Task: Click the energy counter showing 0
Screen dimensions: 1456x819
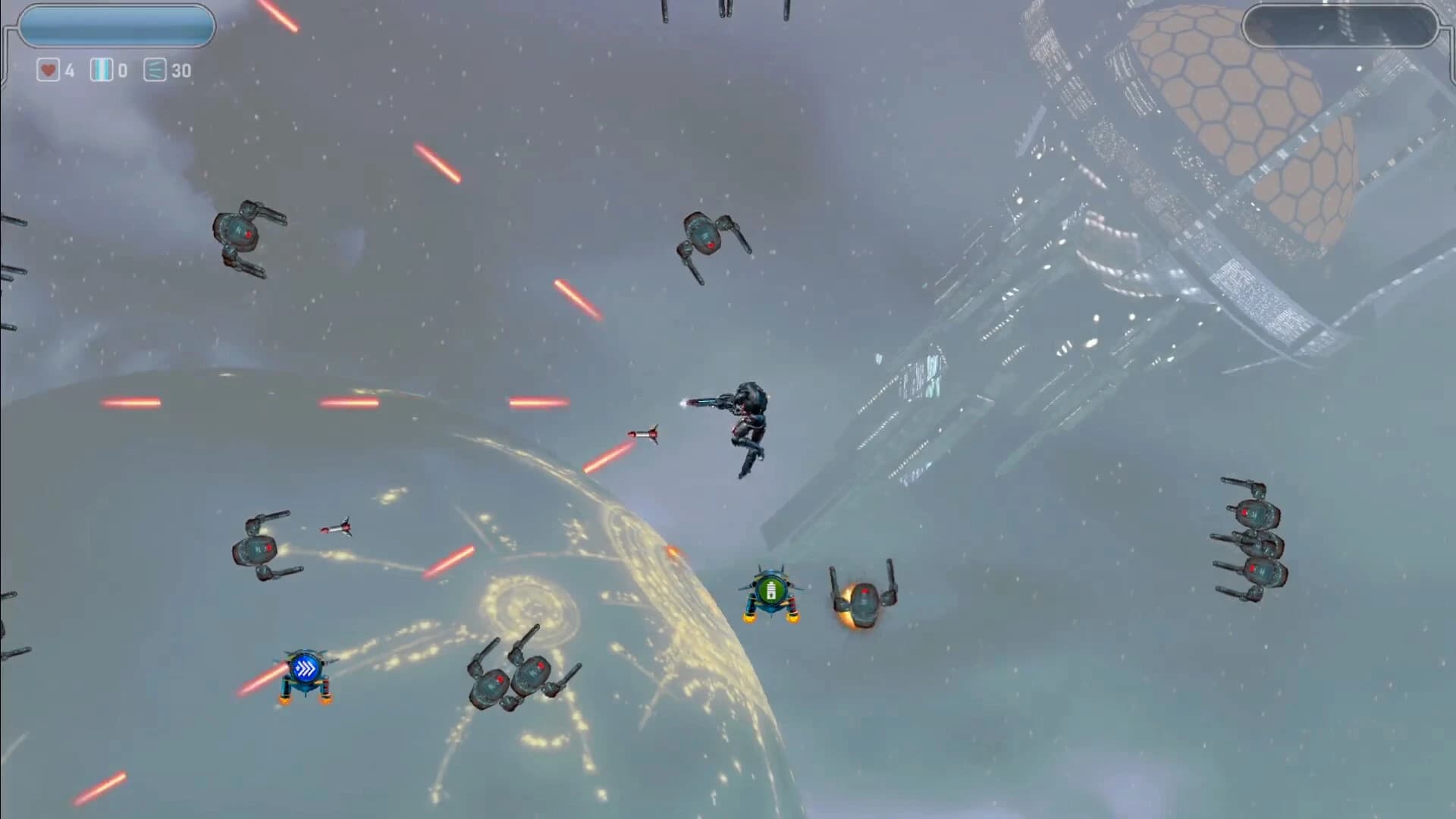Action: click(x=124, y=71)
